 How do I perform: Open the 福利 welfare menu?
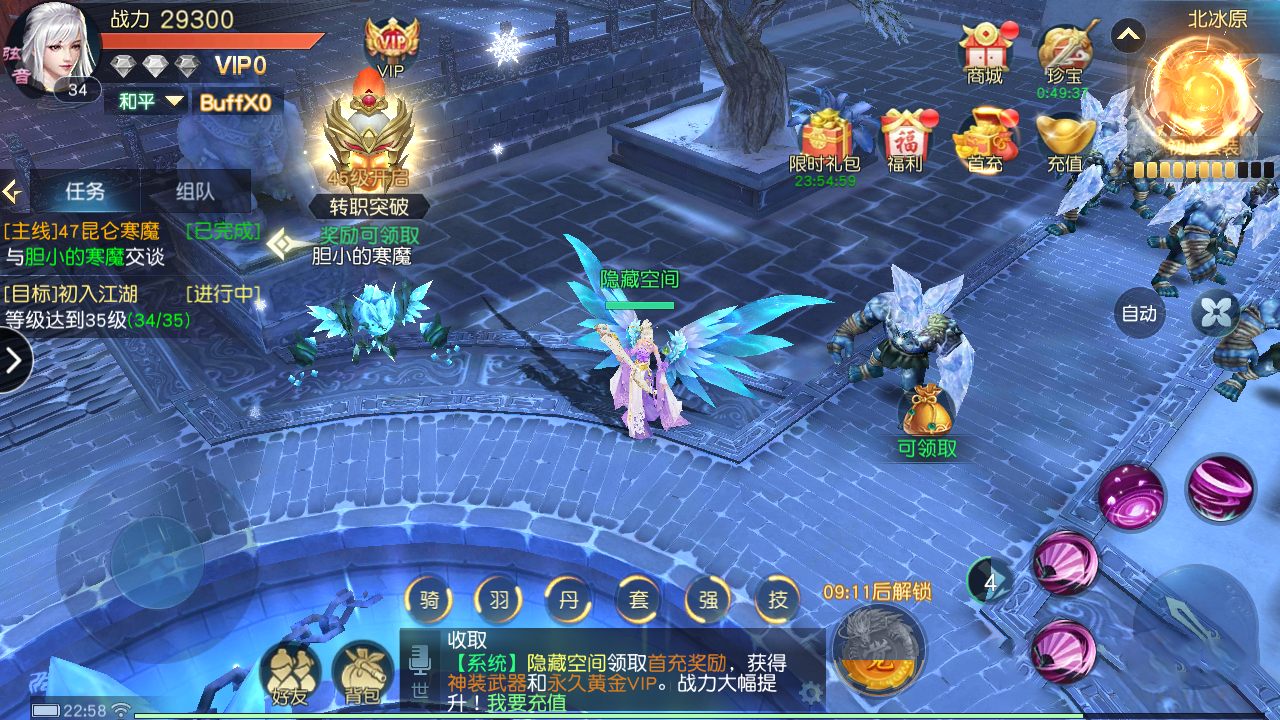click(x=905, y=138)
